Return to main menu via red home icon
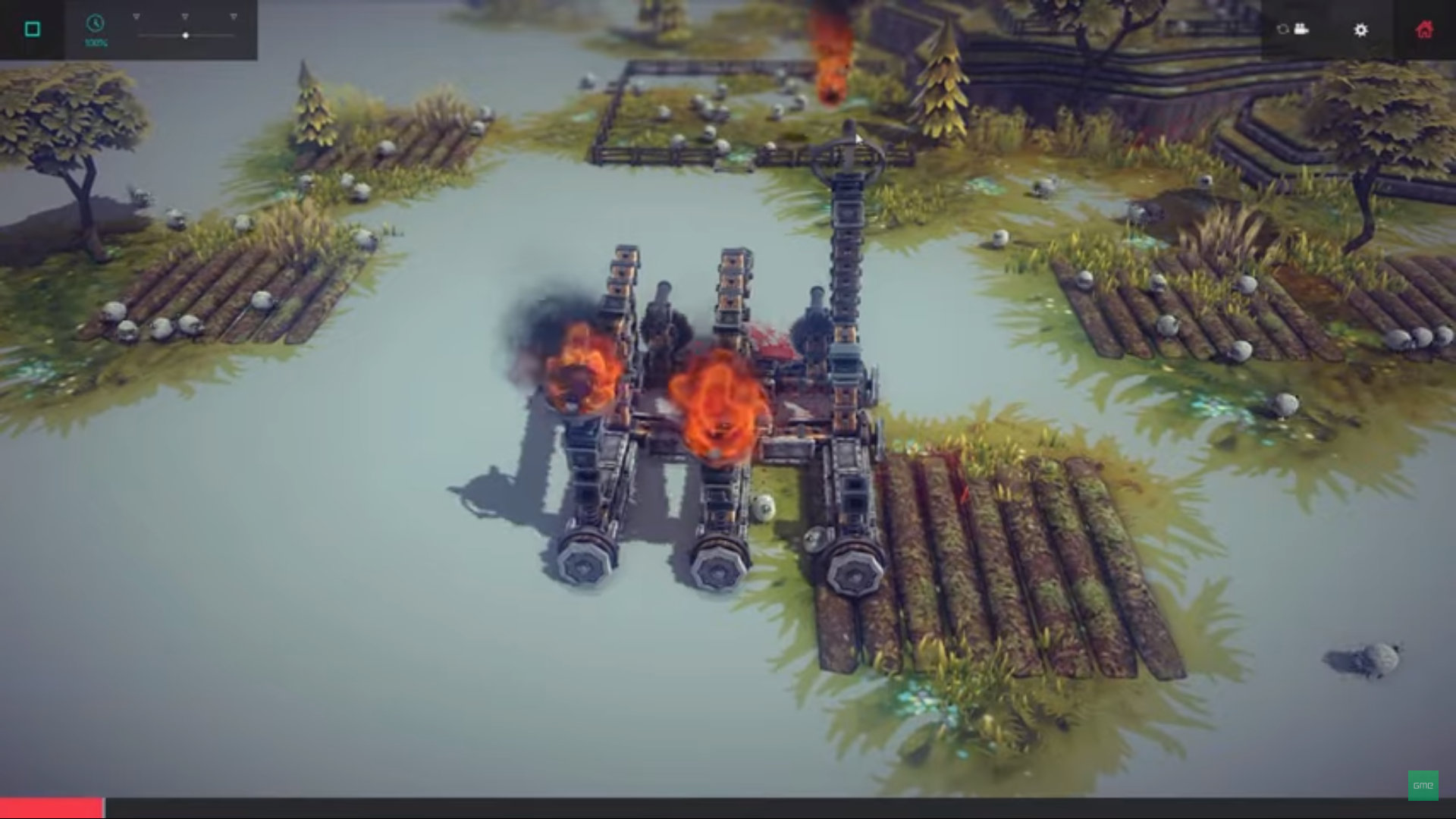Viewport: 1456px width, 819px height. [1424, 30]
